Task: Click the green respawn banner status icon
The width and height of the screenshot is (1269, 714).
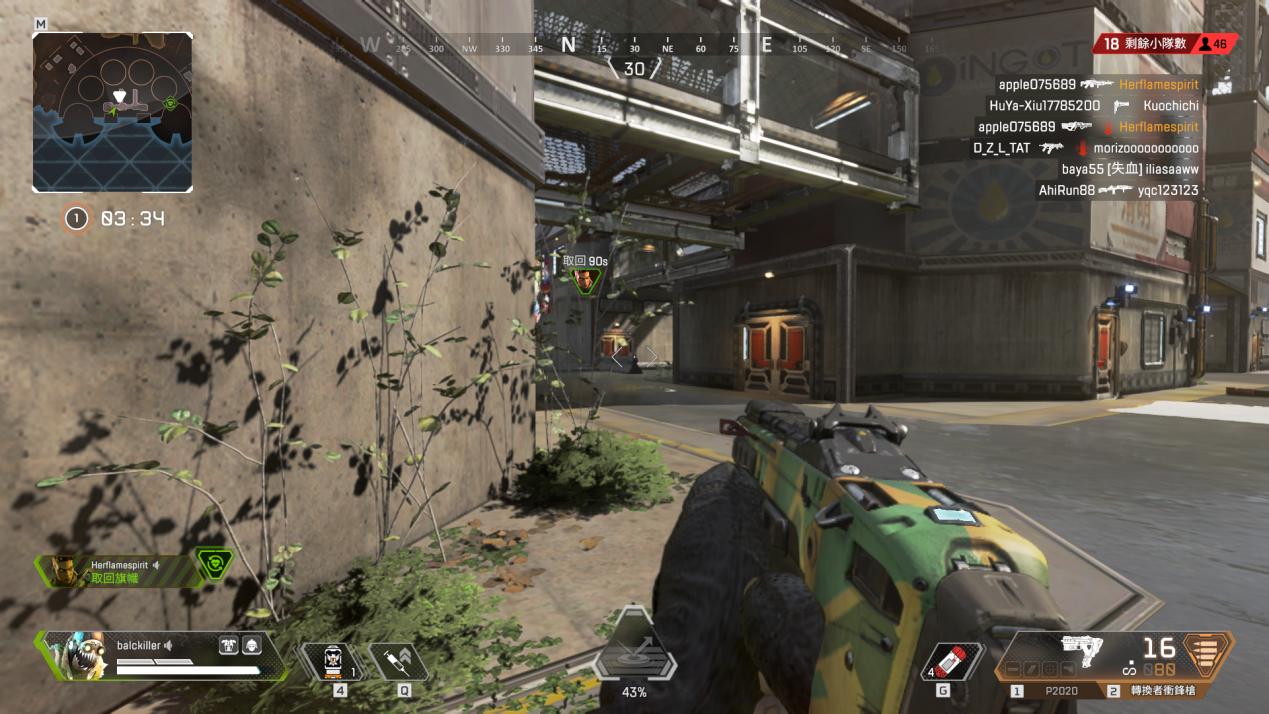Action: click(214, 565)
